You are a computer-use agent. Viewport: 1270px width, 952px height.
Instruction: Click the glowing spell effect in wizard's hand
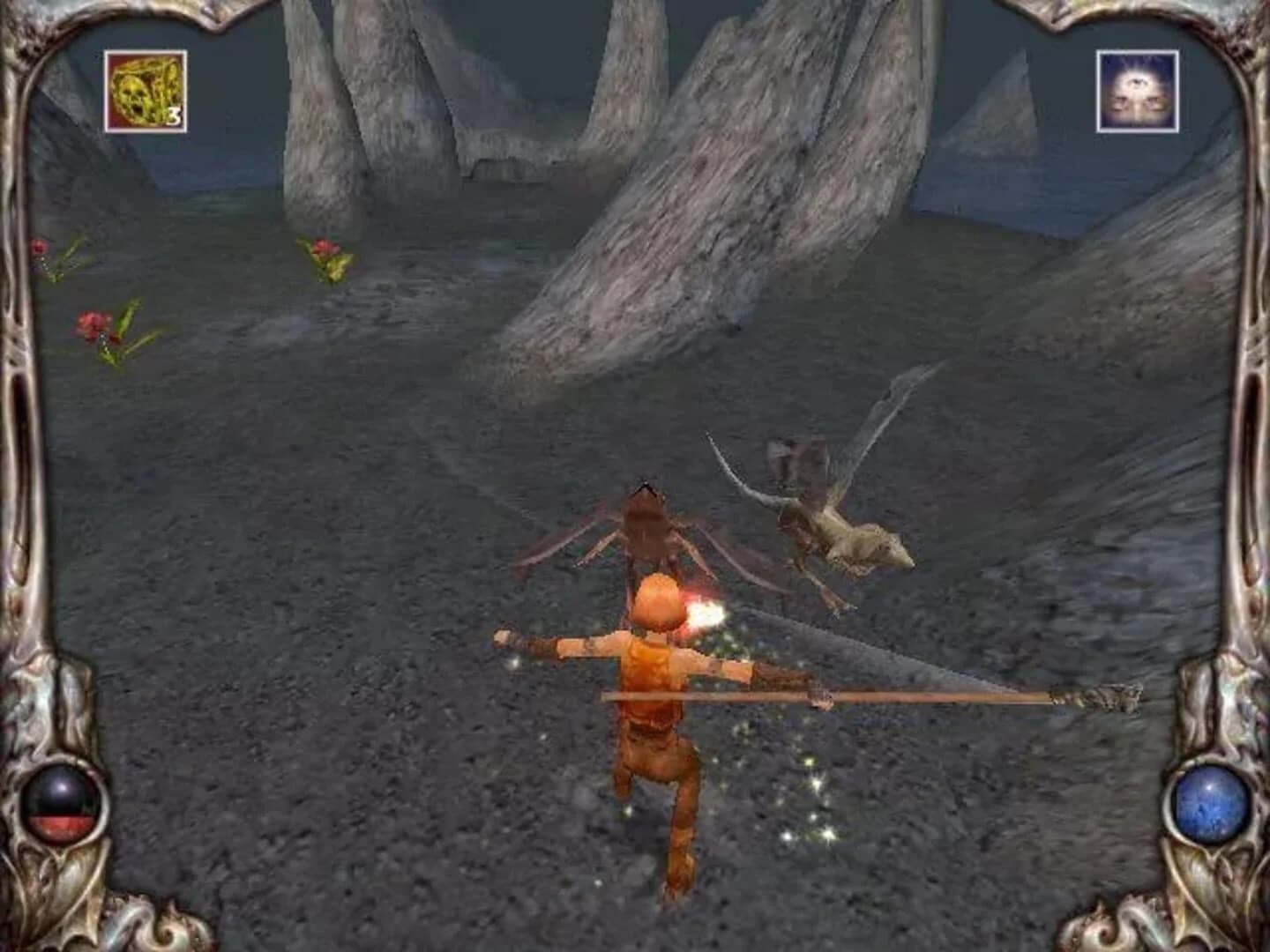(706, 614)
